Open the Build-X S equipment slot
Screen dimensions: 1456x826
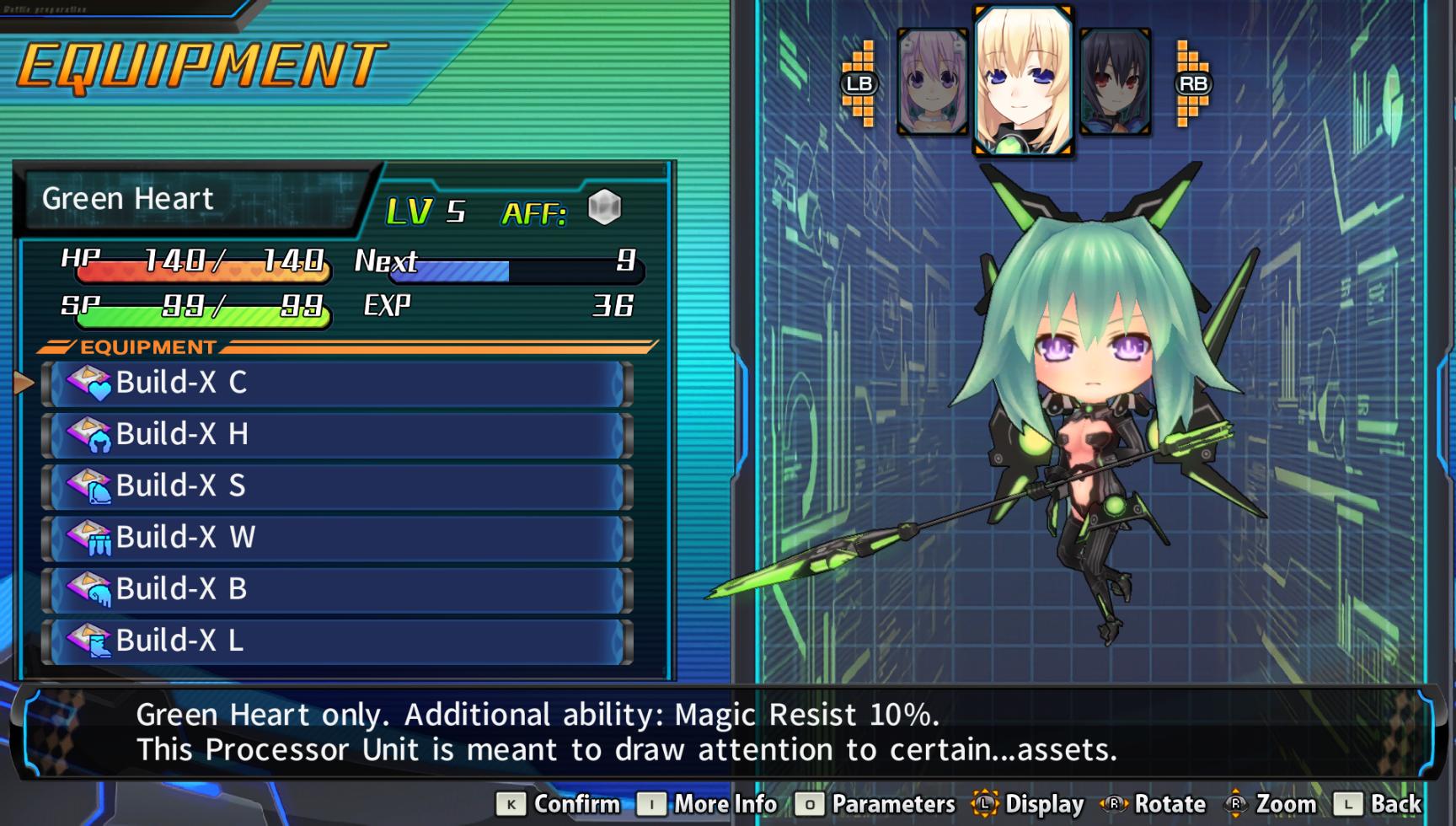click(x=337, y=485)
